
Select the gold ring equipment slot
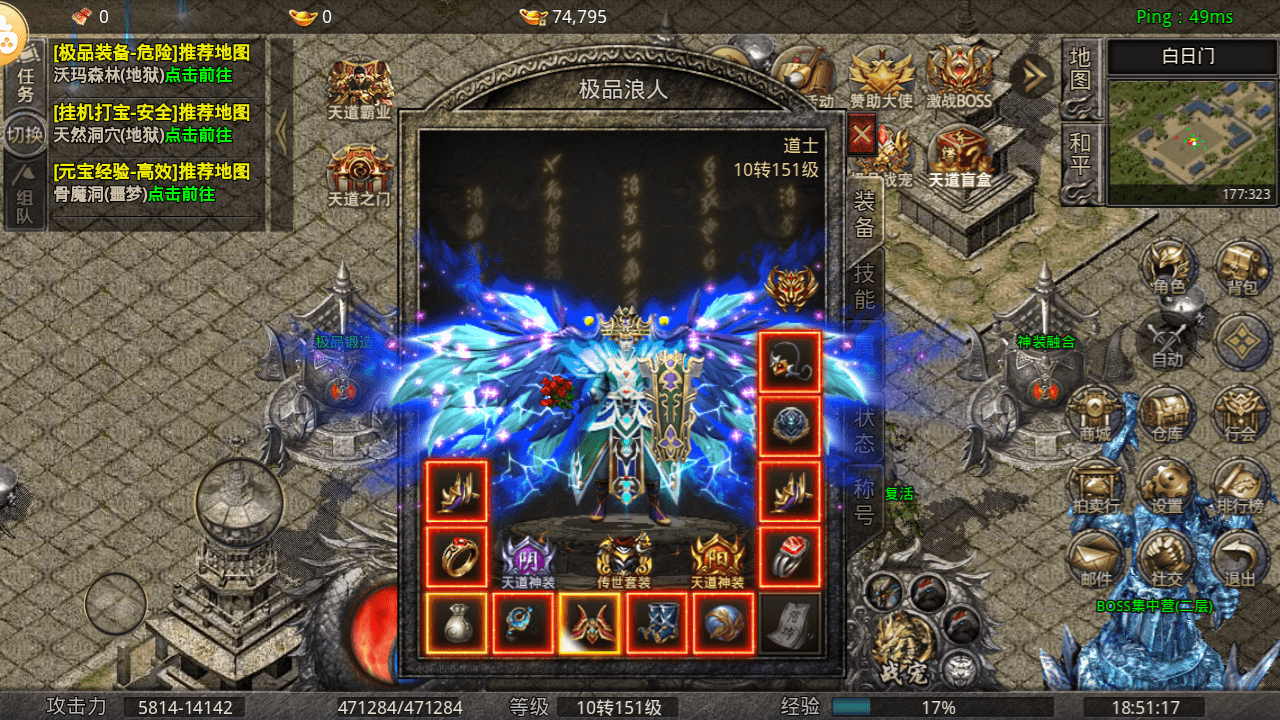pos(457,557)
